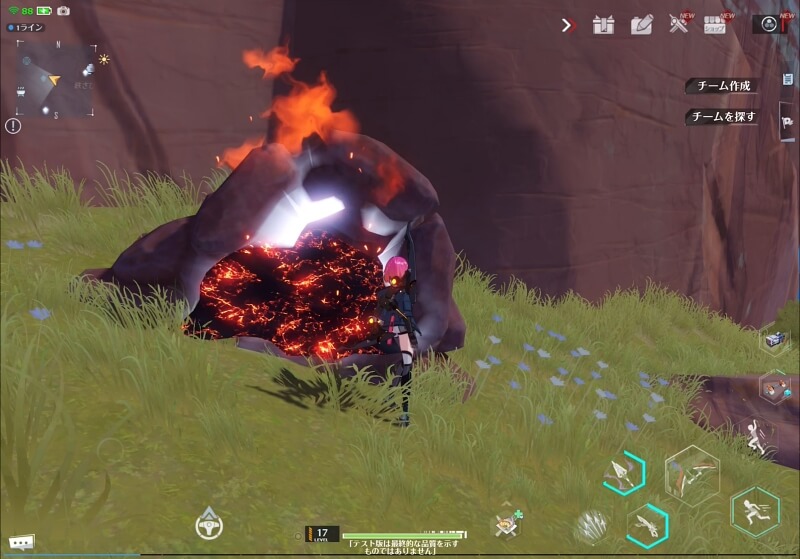Attack with the equipped bow
This screenshot has height=559, width=800.
[x=692, y=472]
